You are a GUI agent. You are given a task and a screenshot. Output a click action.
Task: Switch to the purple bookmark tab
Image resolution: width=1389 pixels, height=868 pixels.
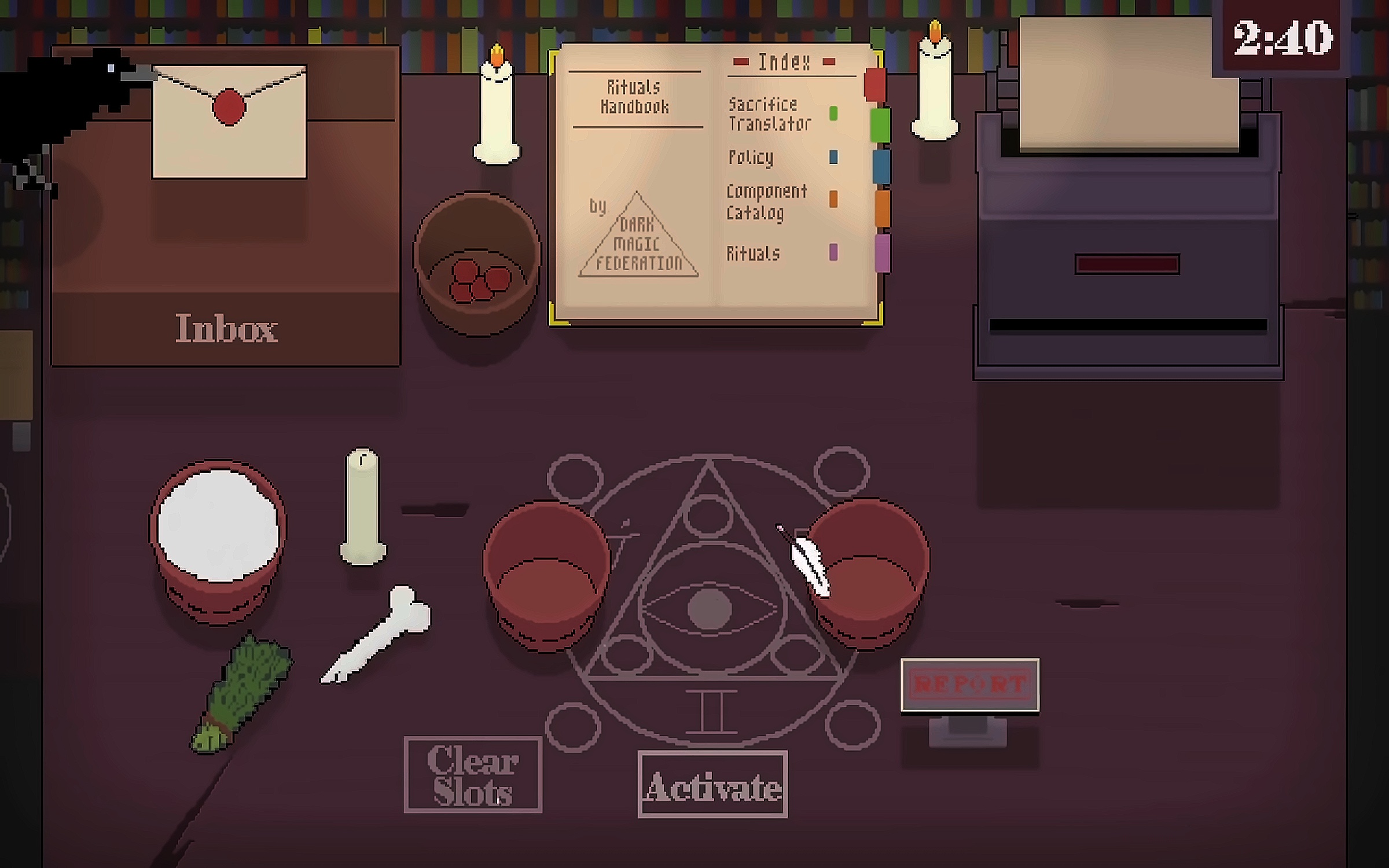[882, 252]
